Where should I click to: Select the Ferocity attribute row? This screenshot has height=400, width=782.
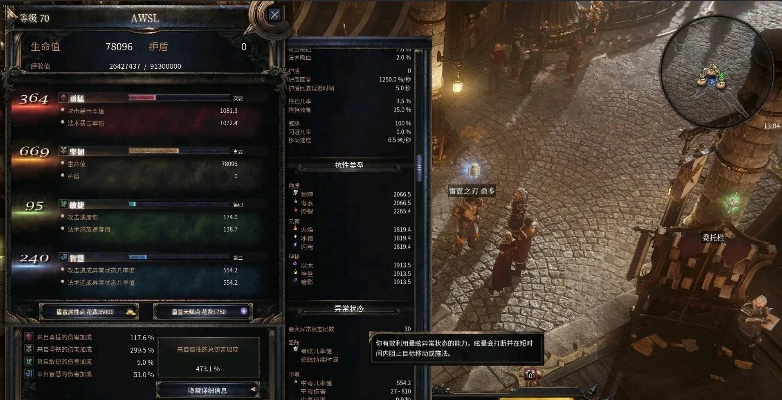(x=140, y=111)
